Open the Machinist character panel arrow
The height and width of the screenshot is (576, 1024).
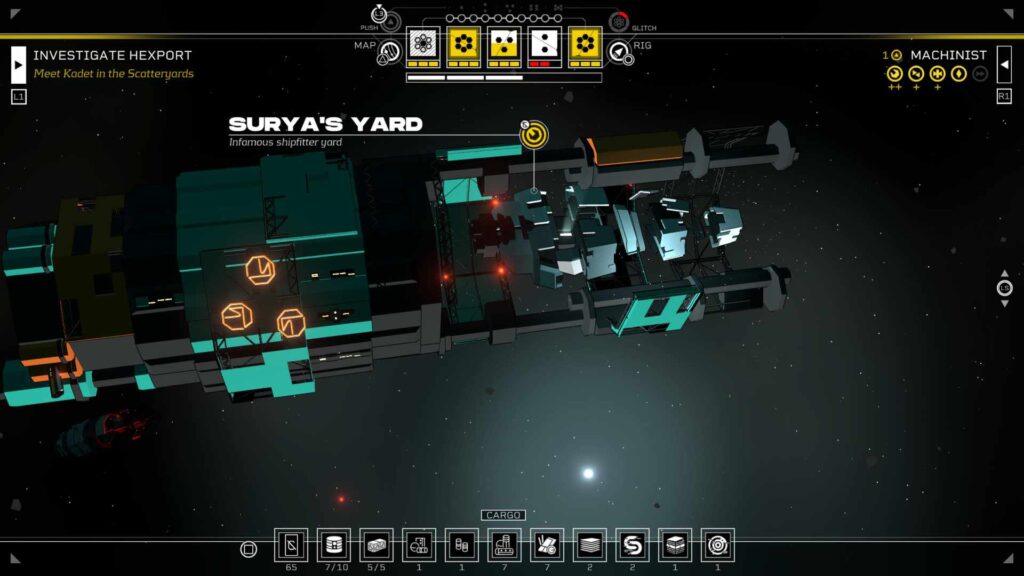tap(1004, 64)
